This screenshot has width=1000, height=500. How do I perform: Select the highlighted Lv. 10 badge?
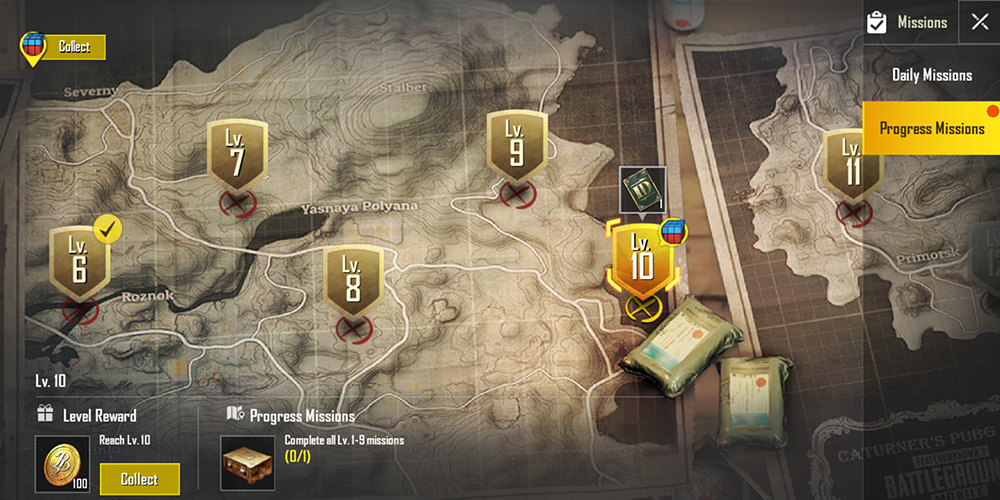point(640,258)
